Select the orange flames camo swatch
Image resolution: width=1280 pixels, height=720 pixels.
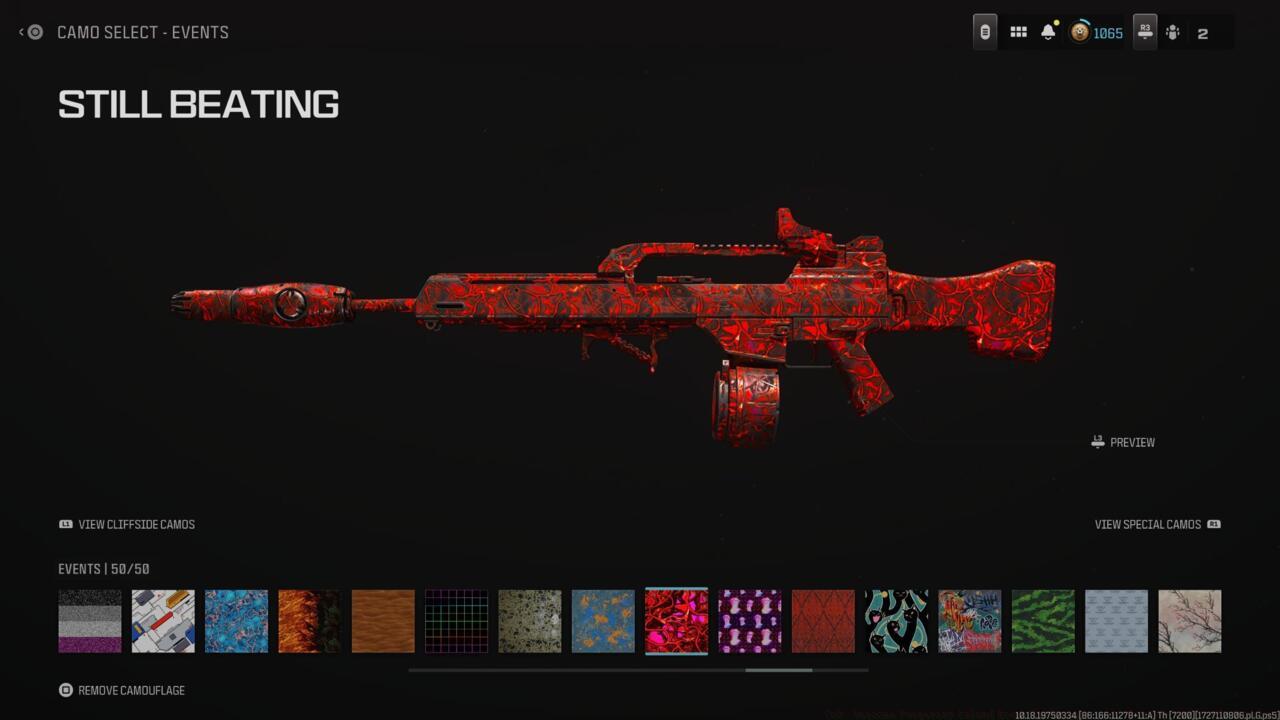click(x=310, y=620)
